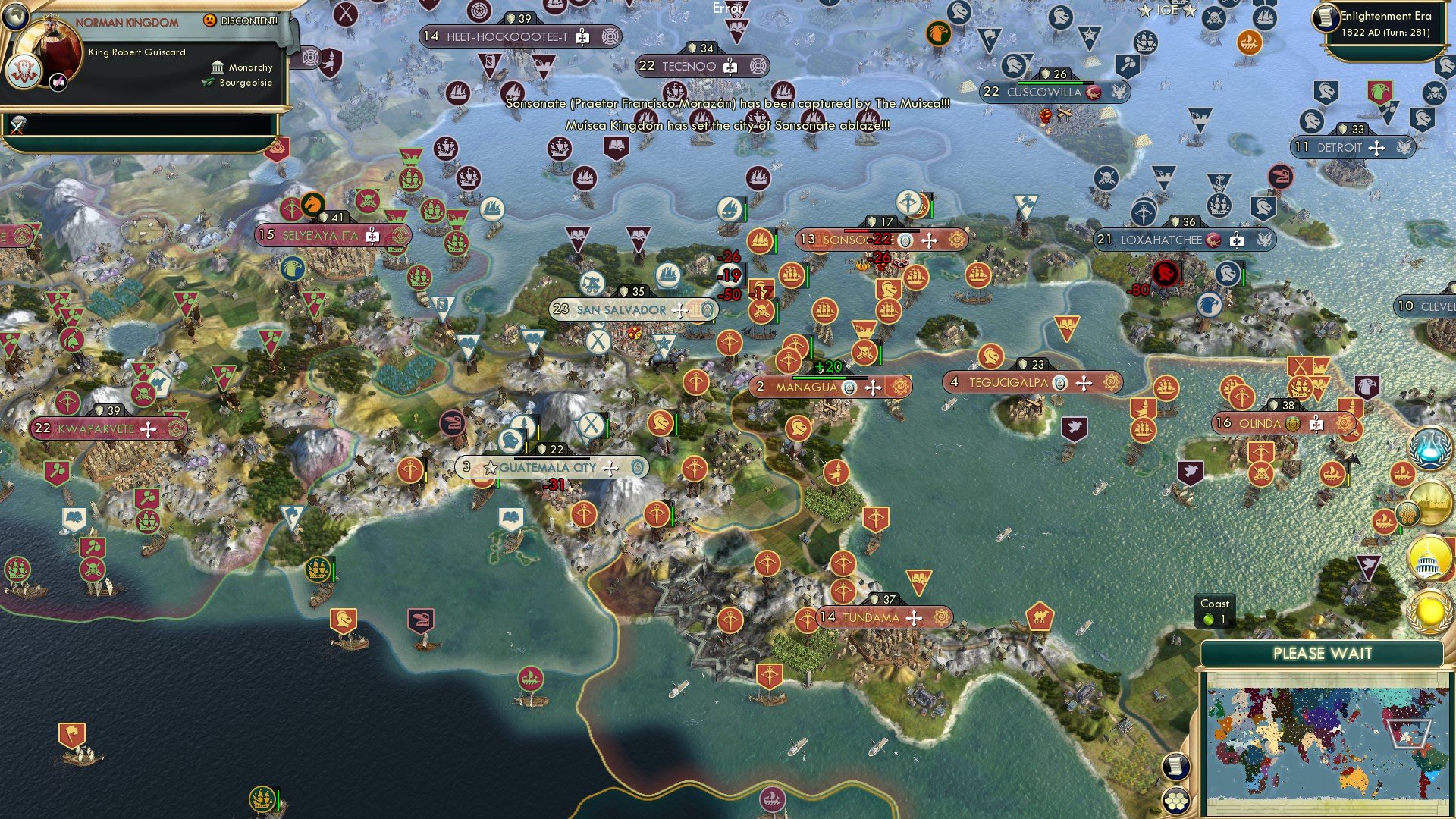Click the DISCONTENT unhappy face indicator
Viewport: 1456px width, 819px height.
click(210, 21)
